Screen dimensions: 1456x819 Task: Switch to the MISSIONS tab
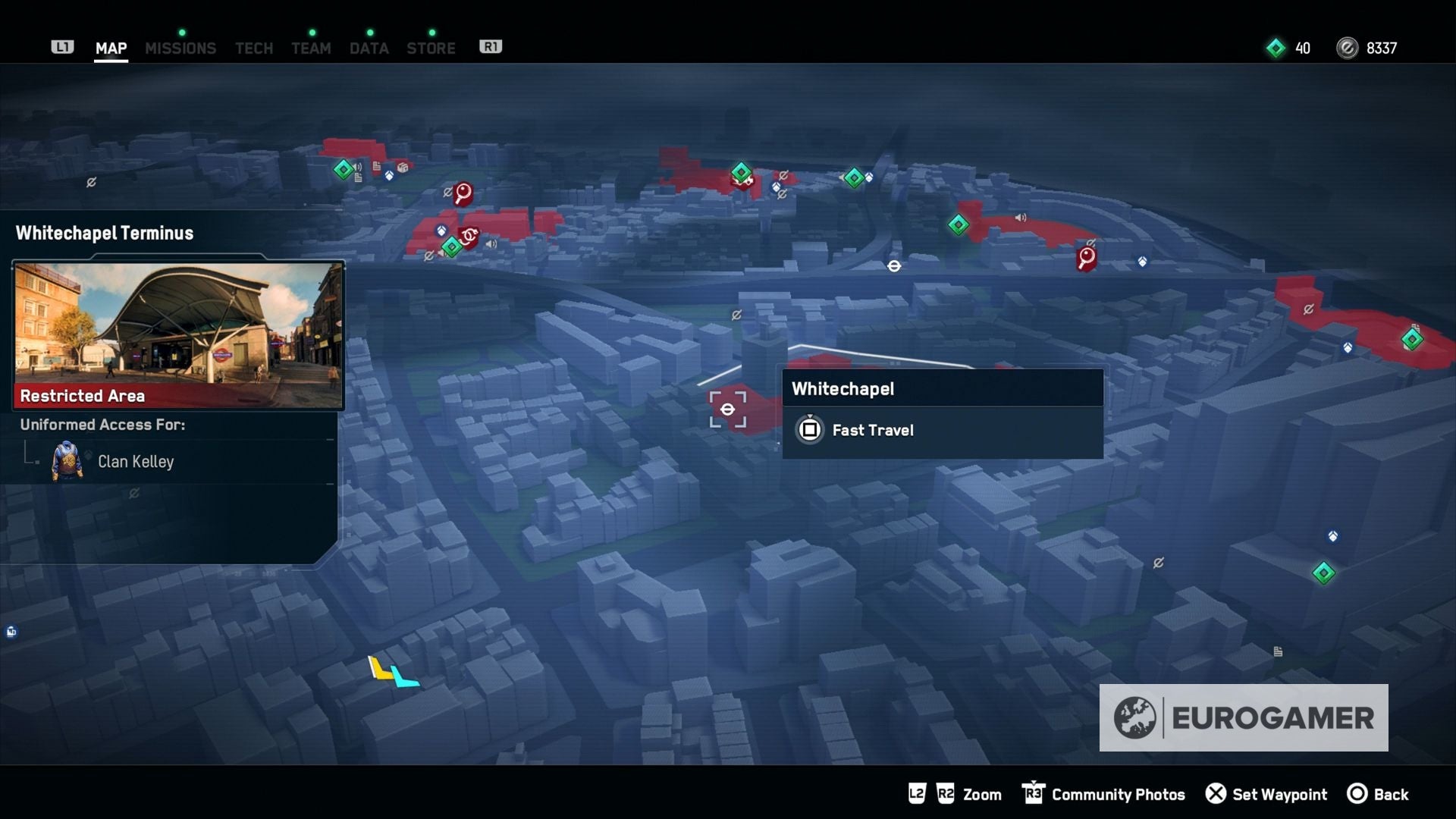pos(180,48)
